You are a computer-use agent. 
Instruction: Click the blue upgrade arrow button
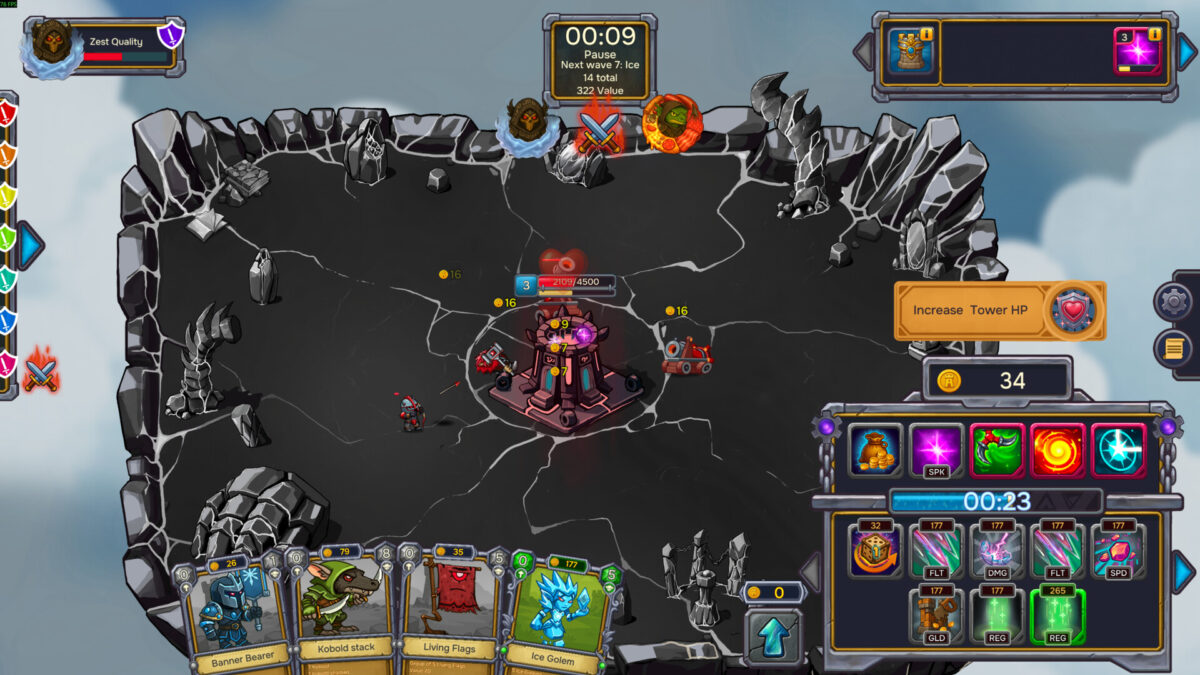pos(773,635)
